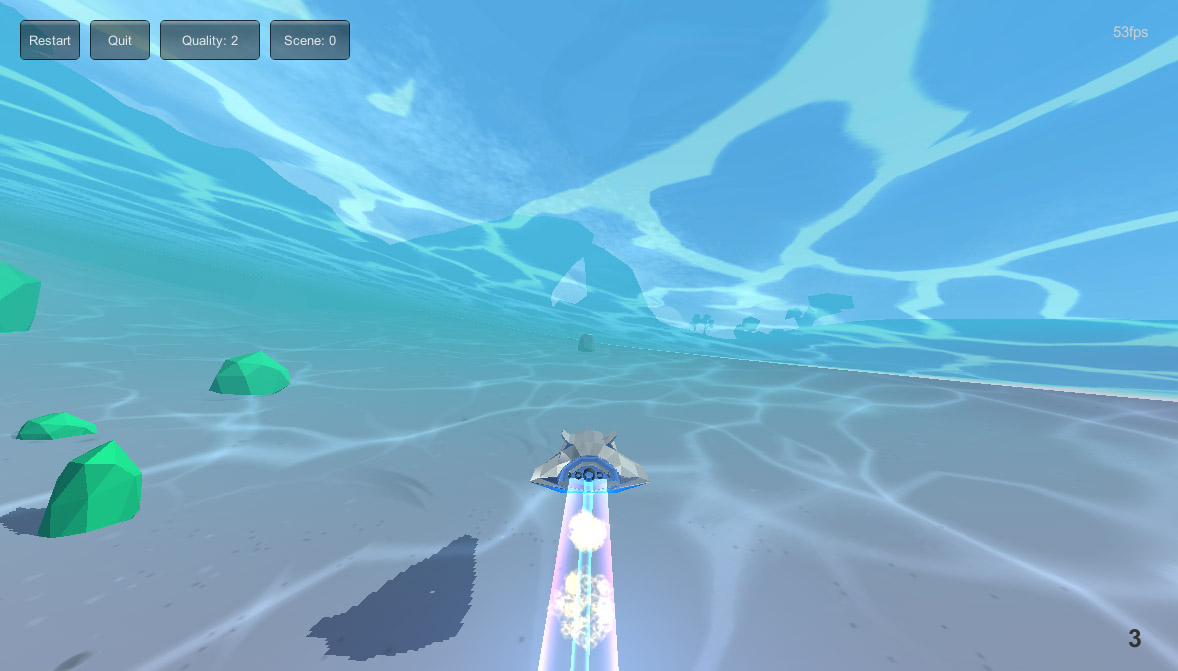Quit the game
Screen dimensions: 1178x671
coord(120,40)
